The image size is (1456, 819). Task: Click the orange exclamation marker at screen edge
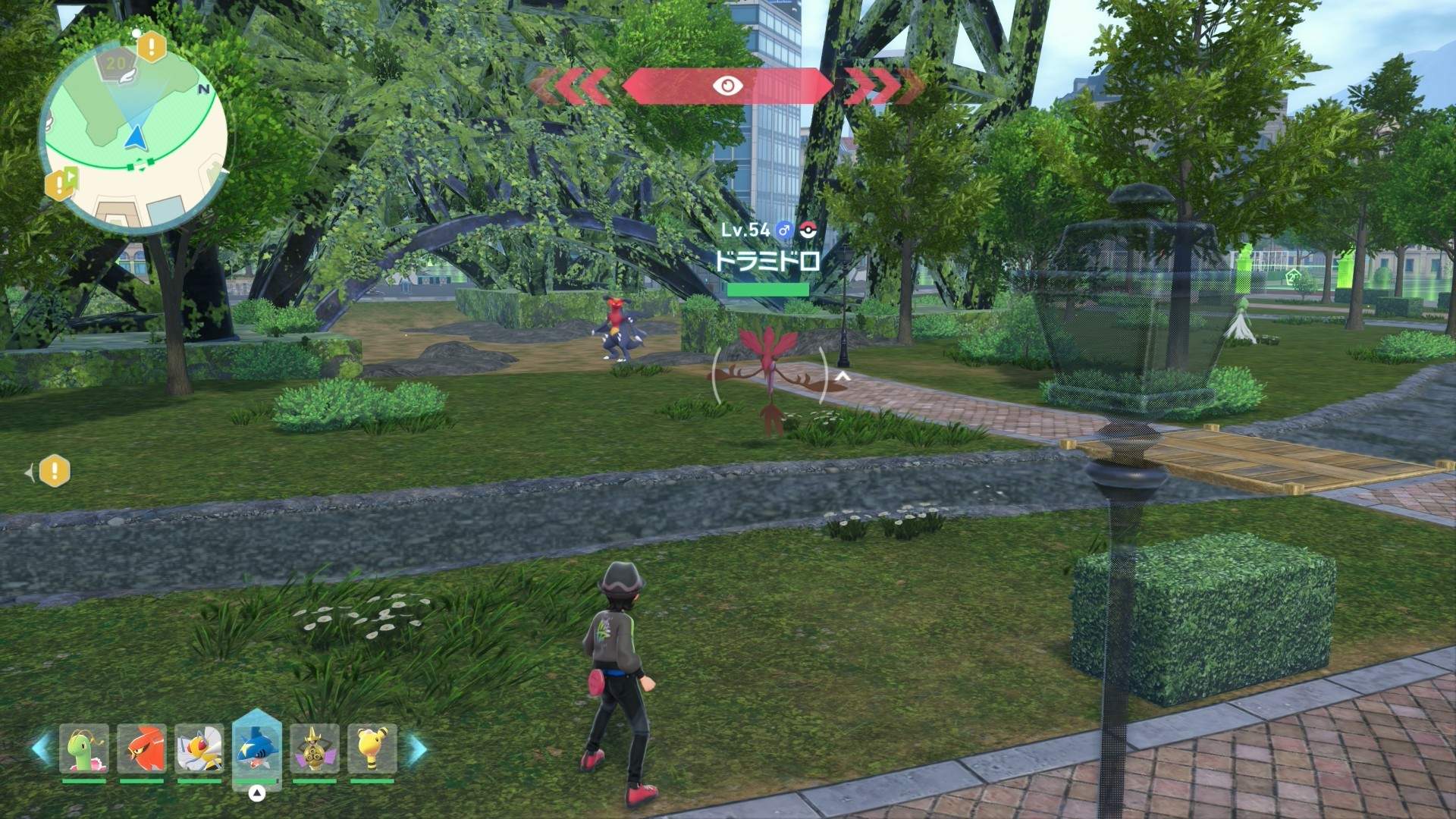[x=54, y=472]
